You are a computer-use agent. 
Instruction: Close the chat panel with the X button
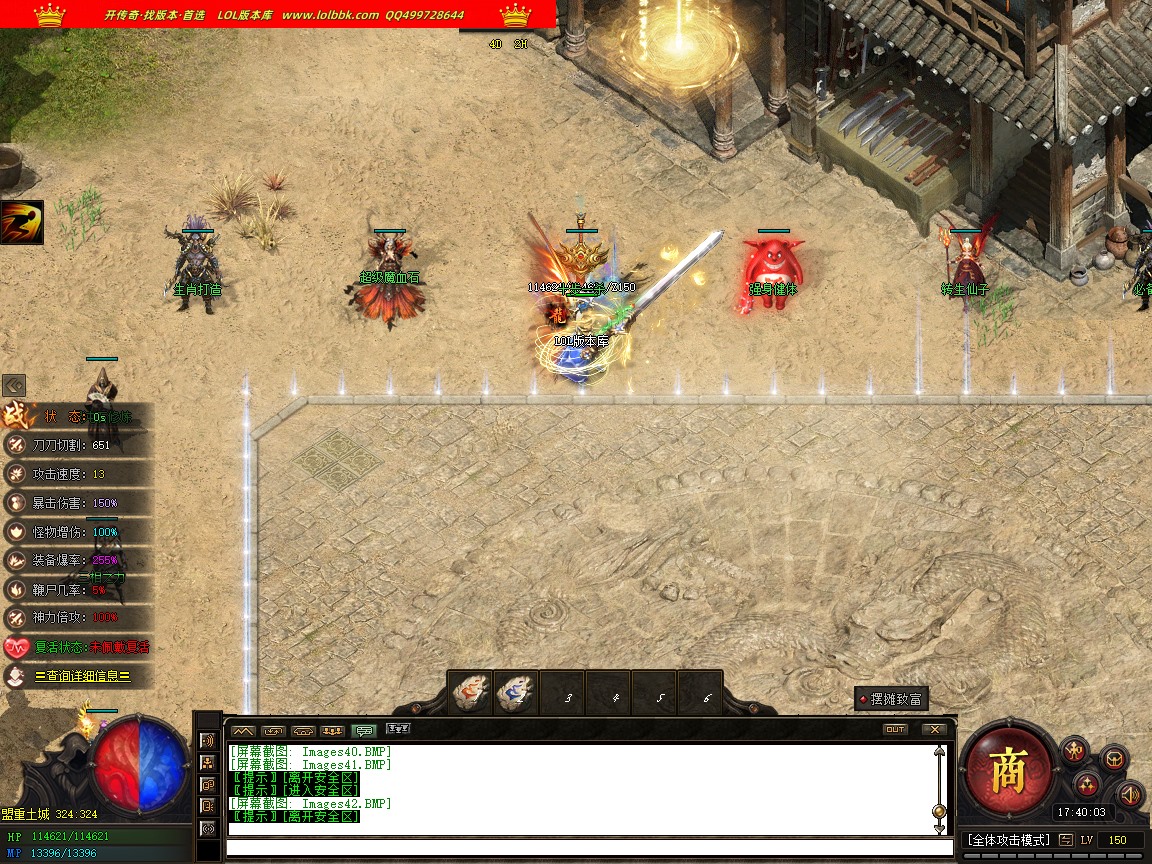coord(934,730)
